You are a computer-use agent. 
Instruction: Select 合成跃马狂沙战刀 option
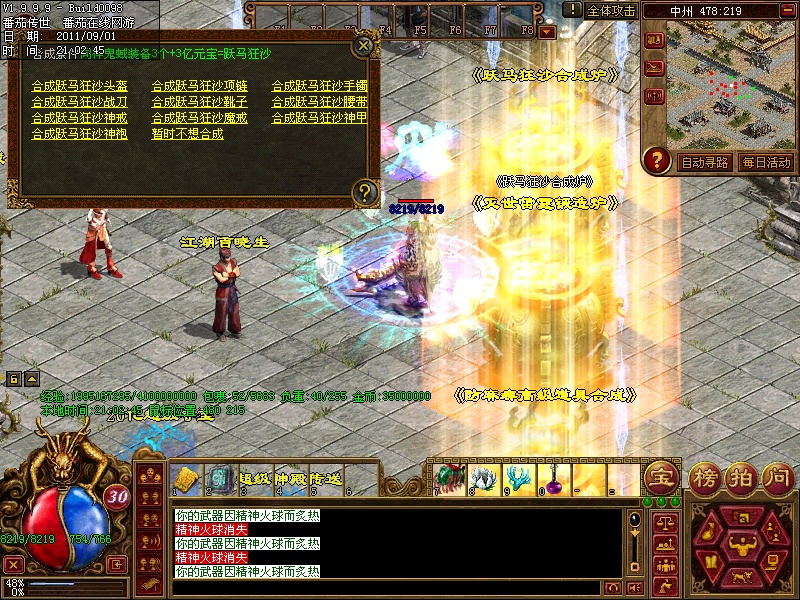point(80,102)
